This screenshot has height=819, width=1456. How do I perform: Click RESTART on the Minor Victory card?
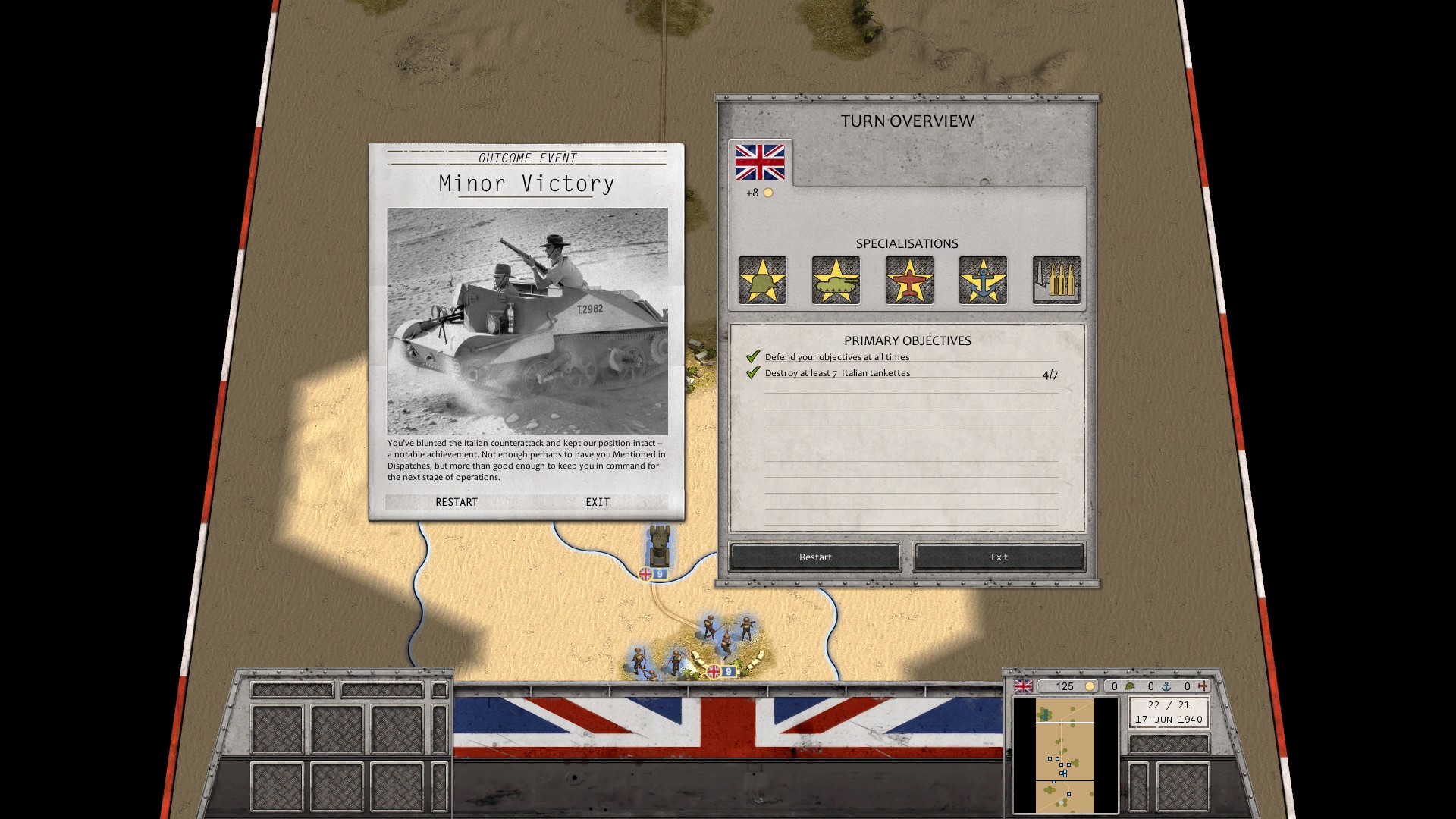pyautogui.click(x=457, y=502)
